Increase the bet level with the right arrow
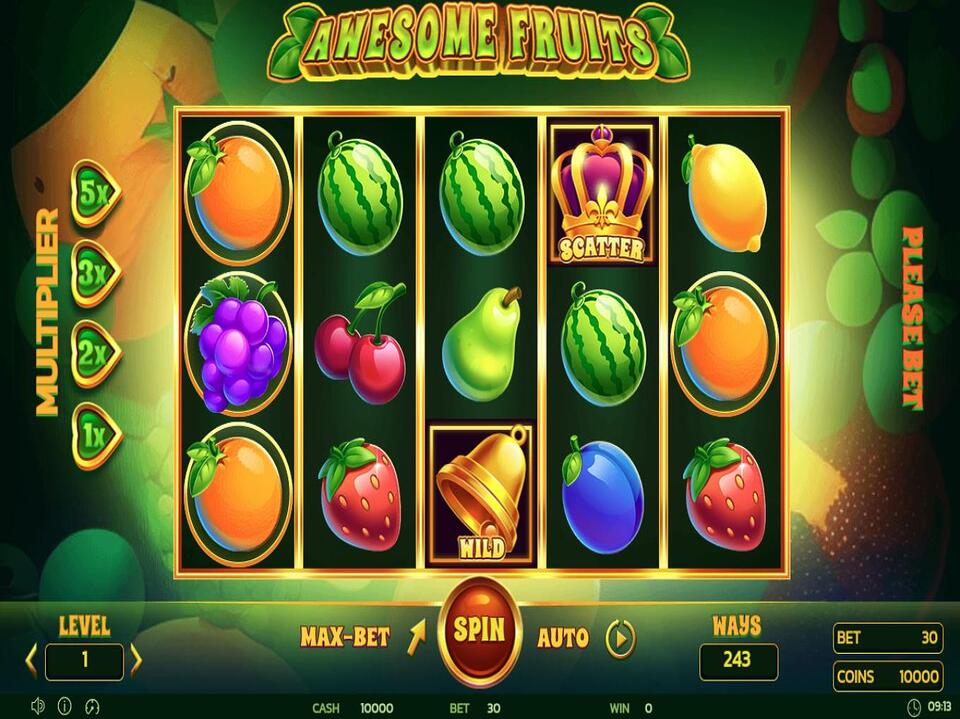 pyautogui.click(x=136, y=660)
